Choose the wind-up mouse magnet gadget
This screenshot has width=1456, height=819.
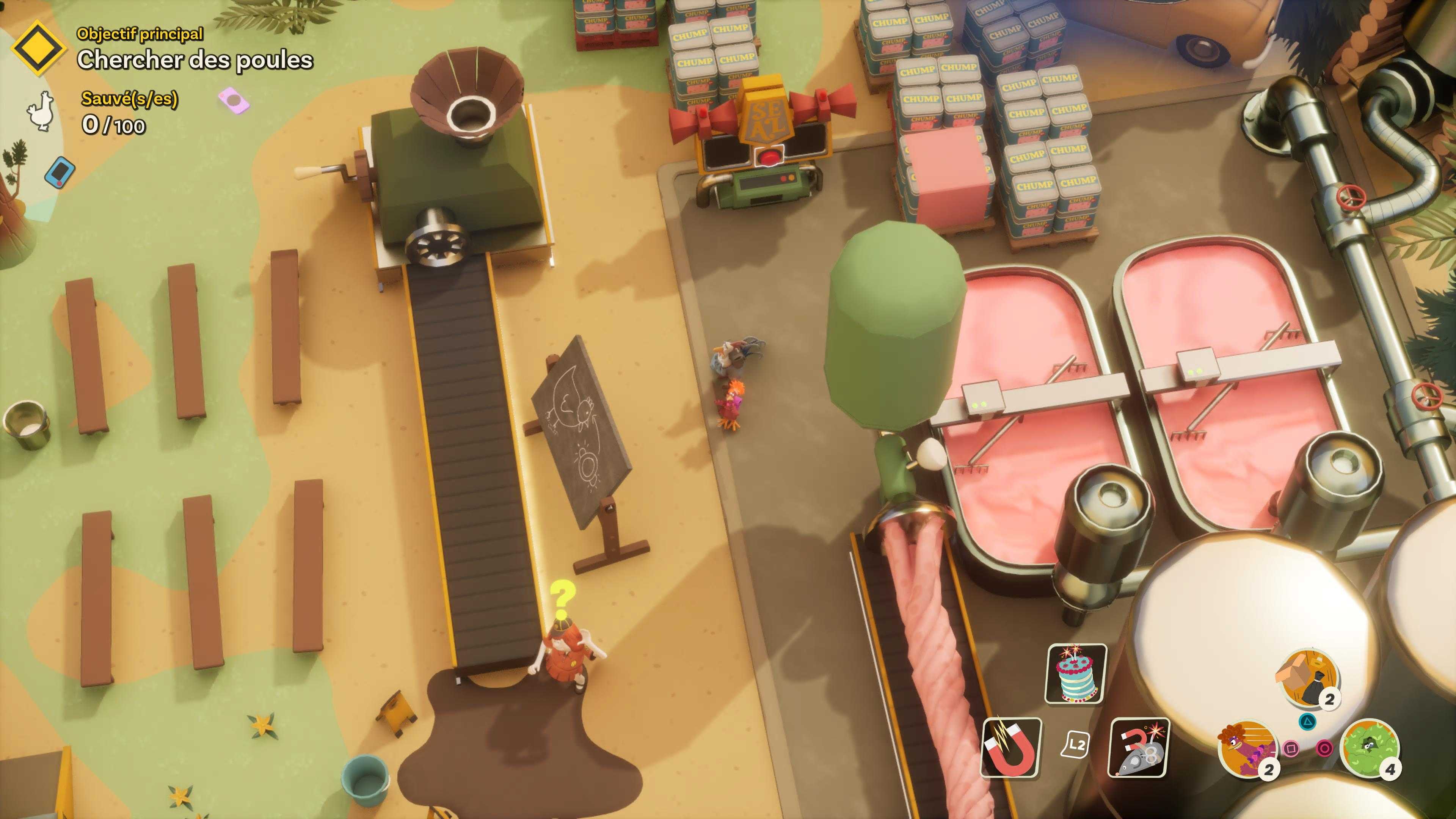[1139, 747]
